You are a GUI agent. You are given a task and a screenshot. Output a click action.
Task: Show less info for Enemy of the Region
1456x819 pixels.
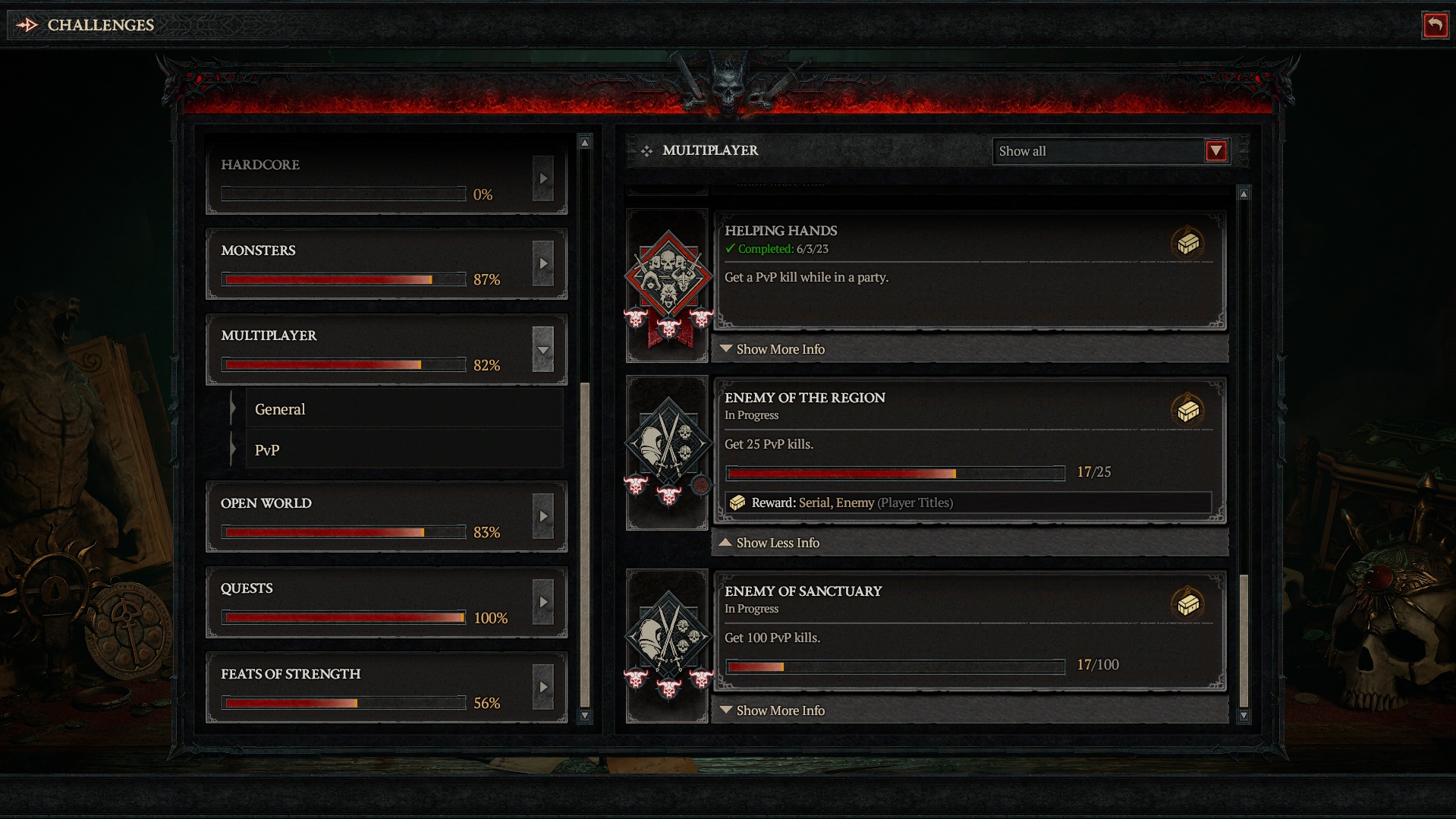pyautogui.click(x=778, y=543)
